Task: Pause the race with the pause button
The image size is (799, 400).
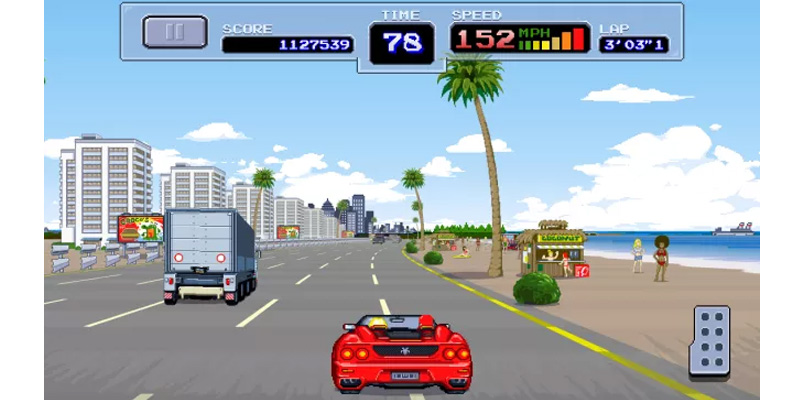Action: click(x=175, y=32)
